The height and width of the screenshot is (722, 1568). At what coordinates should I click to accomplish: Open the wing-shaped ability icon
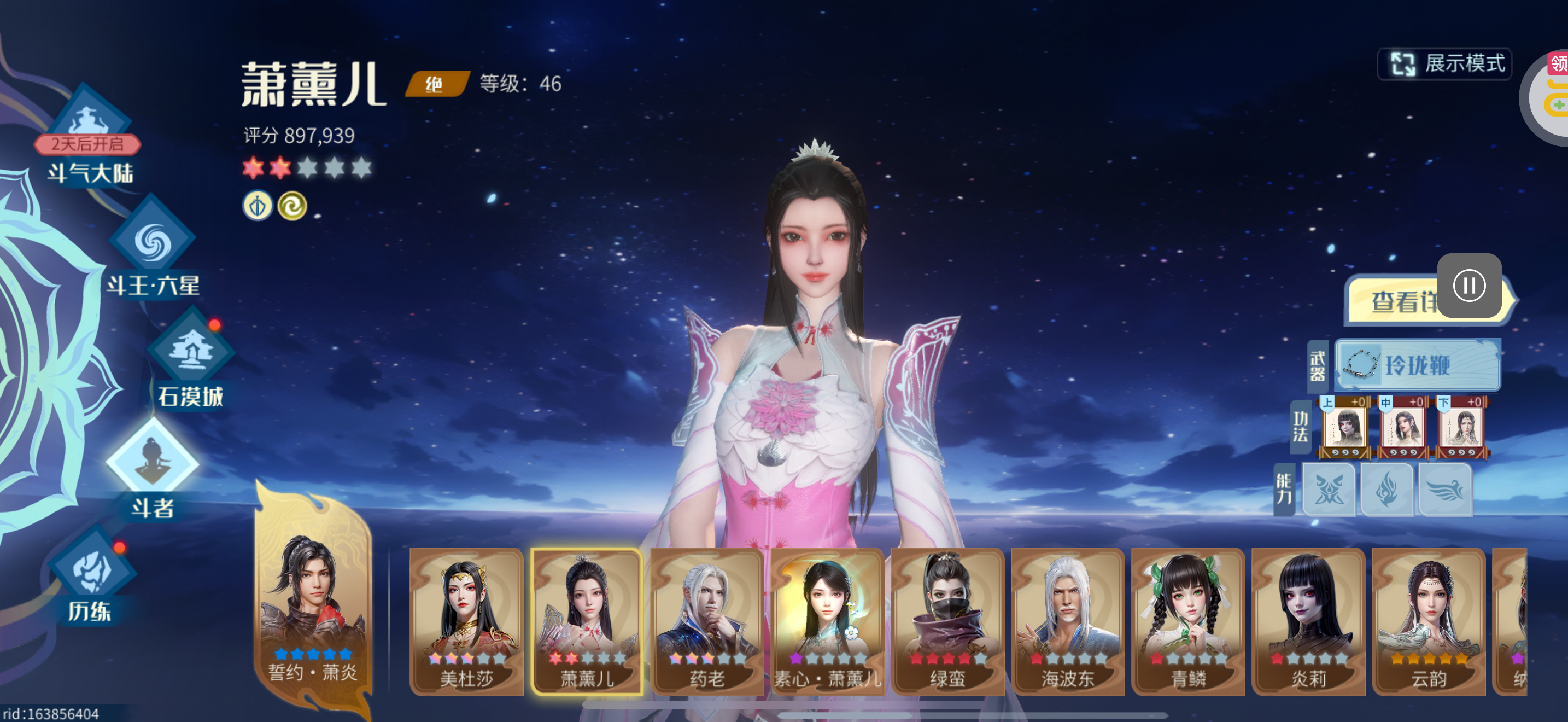pyautogui.click(x=1446, y=490)
